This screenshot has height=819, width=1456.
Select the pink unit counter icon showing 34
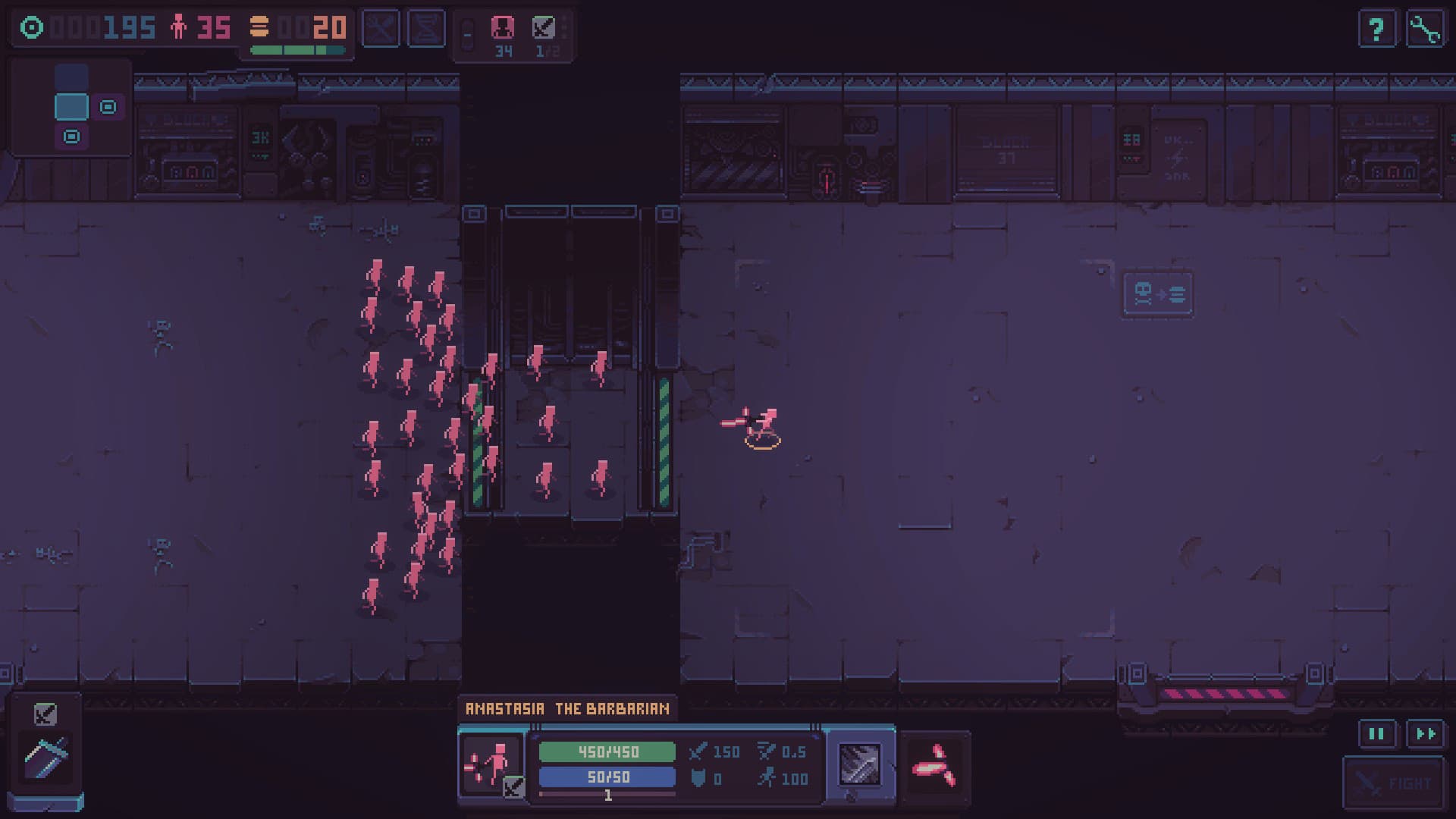pos(503,32)
